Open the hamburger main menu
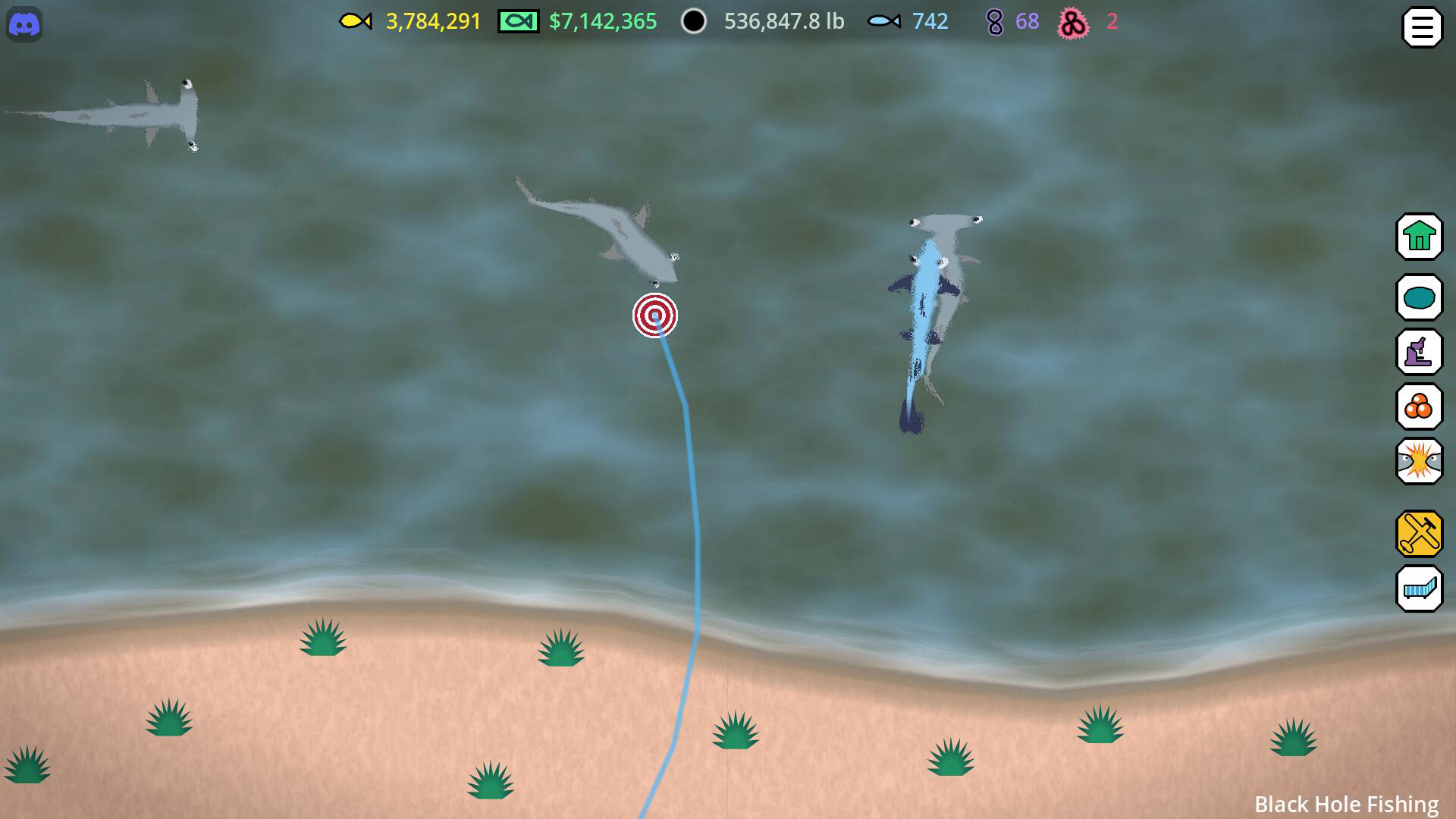1456x819 pixels. 1422,28
